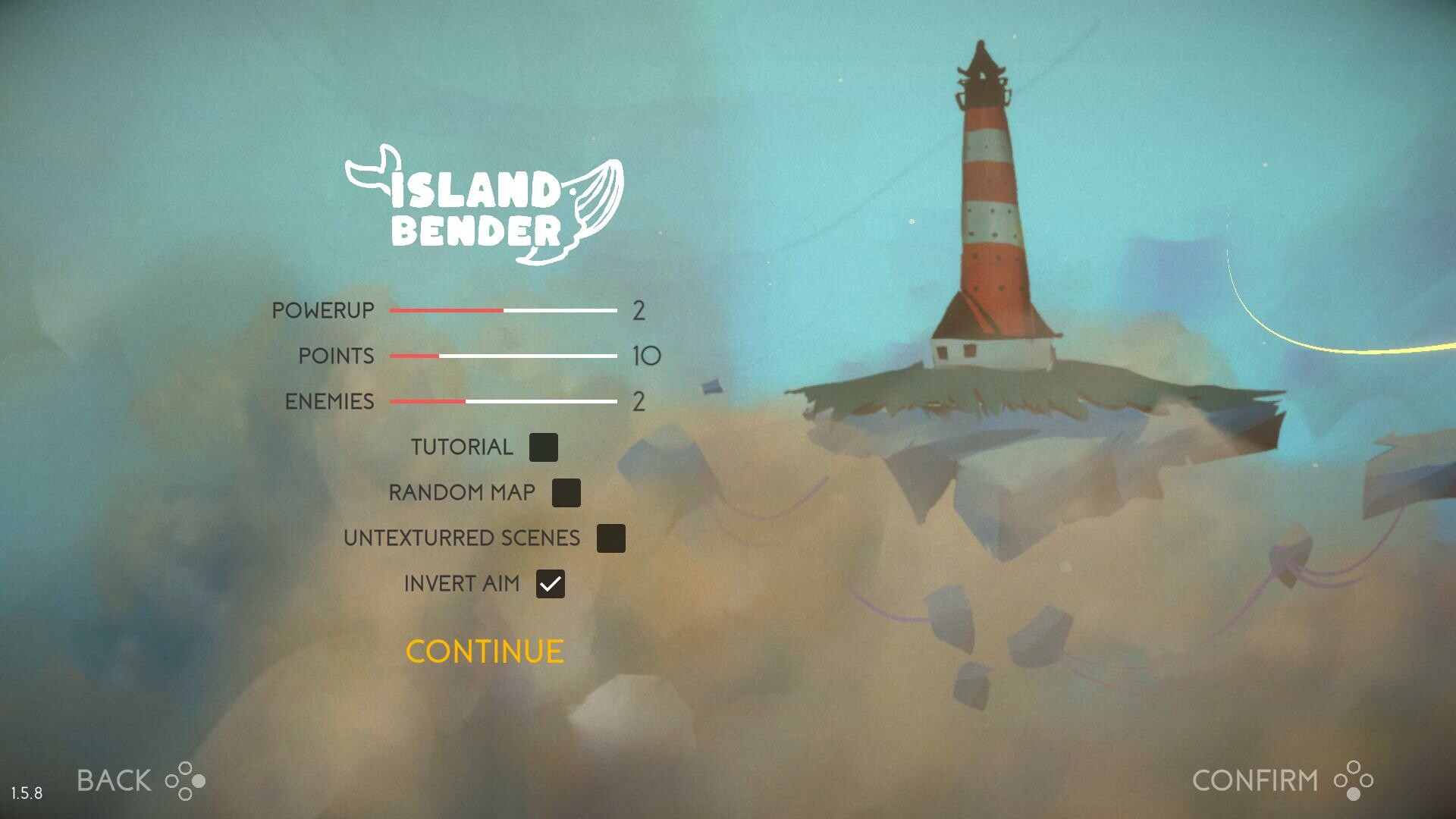Click the POINTS value showing 10
Screen dimensions: 1456x819
[646, 355]
